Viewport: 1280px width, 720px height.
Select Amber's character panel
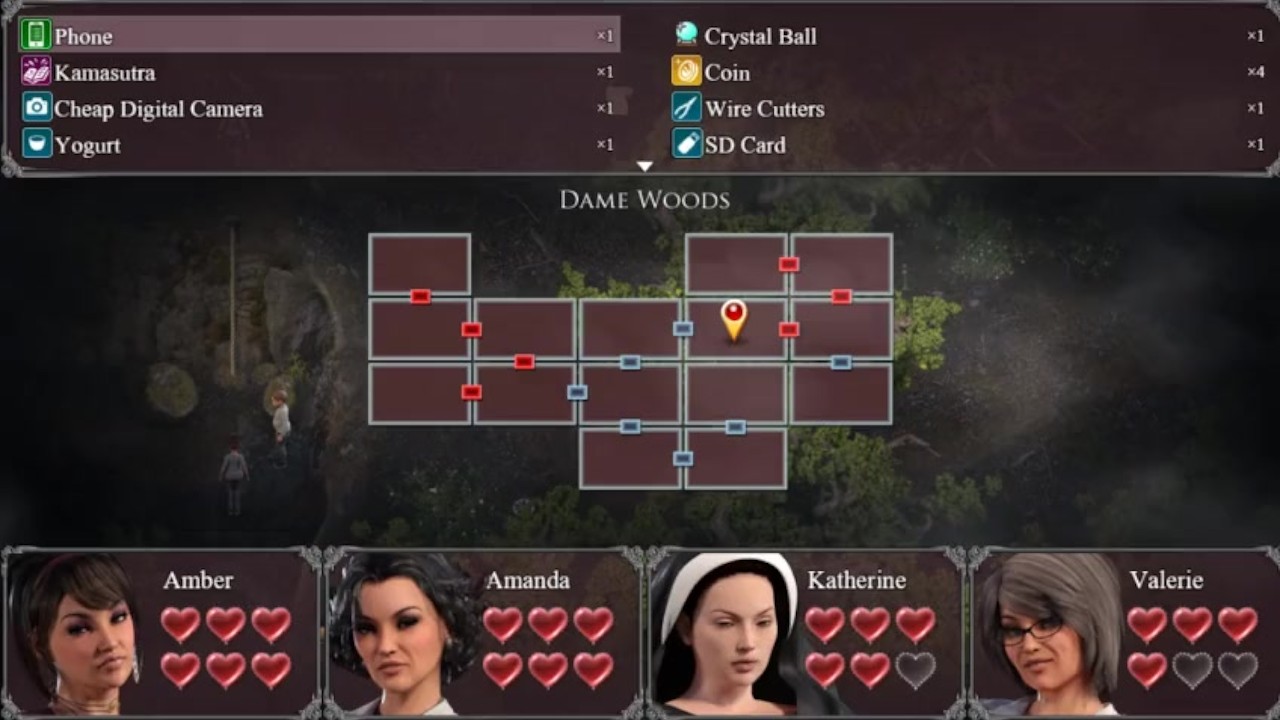[x=162, y=632]
